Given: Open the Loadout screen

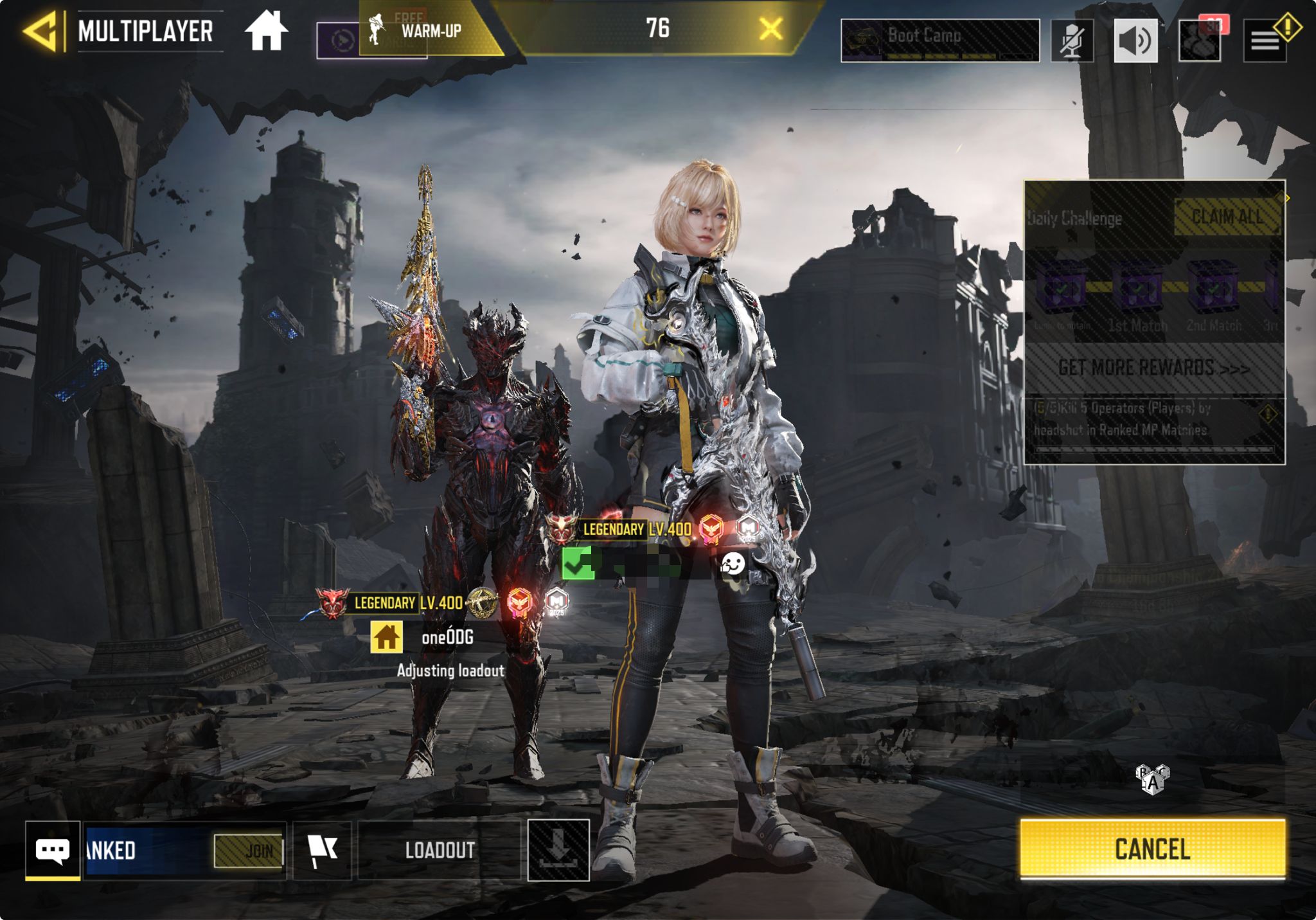Looking at the screenshot, I should [x=440, y=850].
